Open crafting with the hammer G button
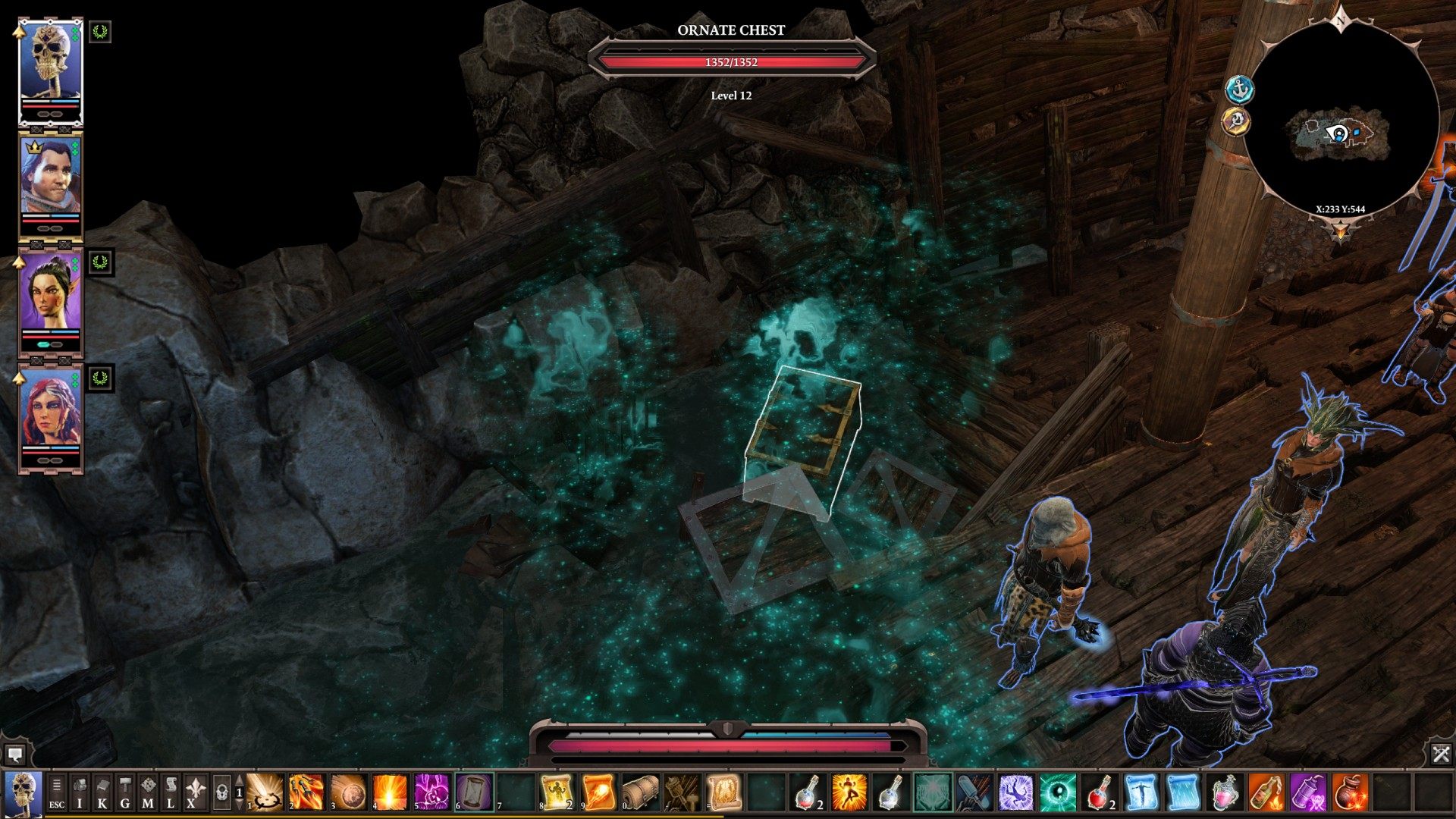Image resolution: width=1456 pixels, height=819 pixels. [125, 793]
